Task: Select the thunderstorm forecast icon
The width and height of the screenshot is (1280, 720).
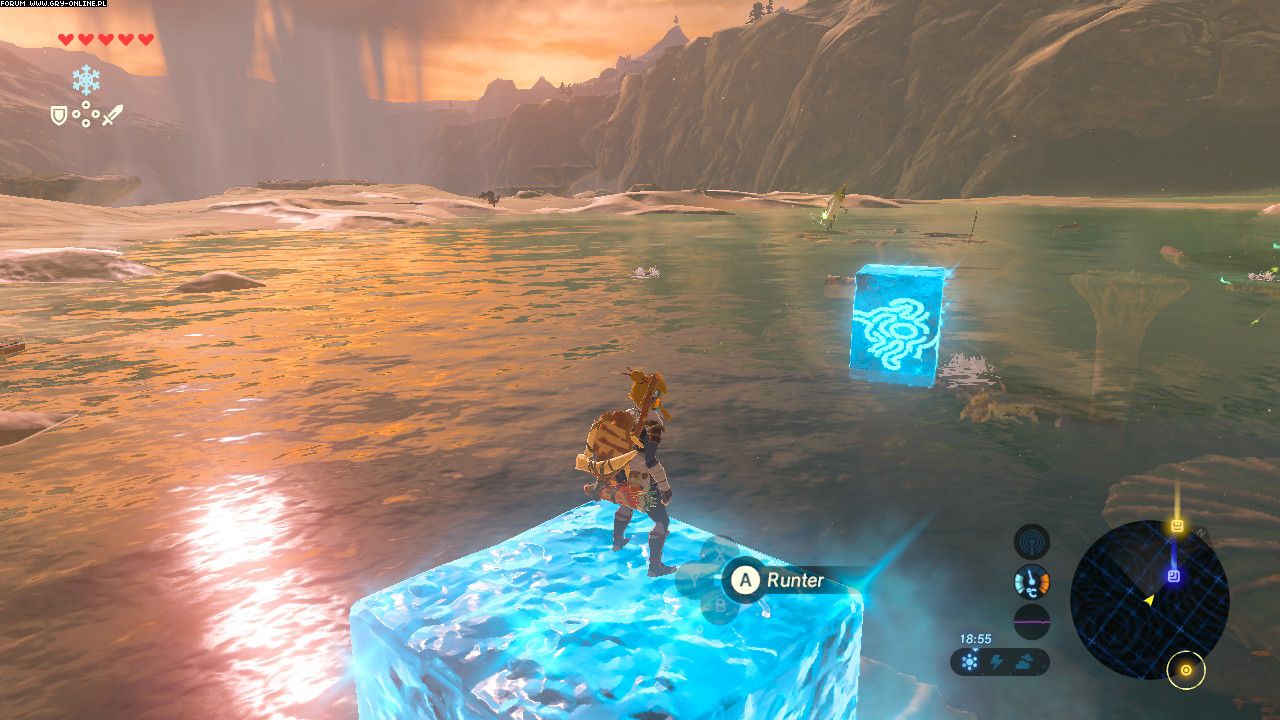Action: [x=997, y=662]
